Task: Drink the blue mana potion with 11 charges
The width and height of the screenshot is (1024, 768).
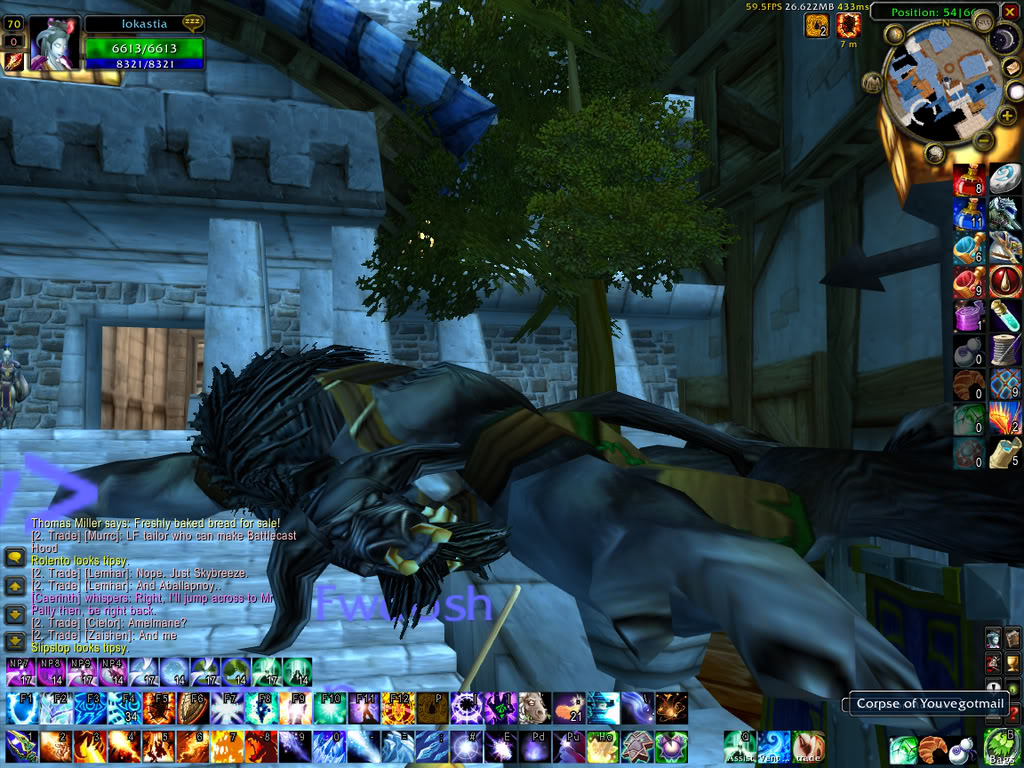Action: tap(968, 213)
